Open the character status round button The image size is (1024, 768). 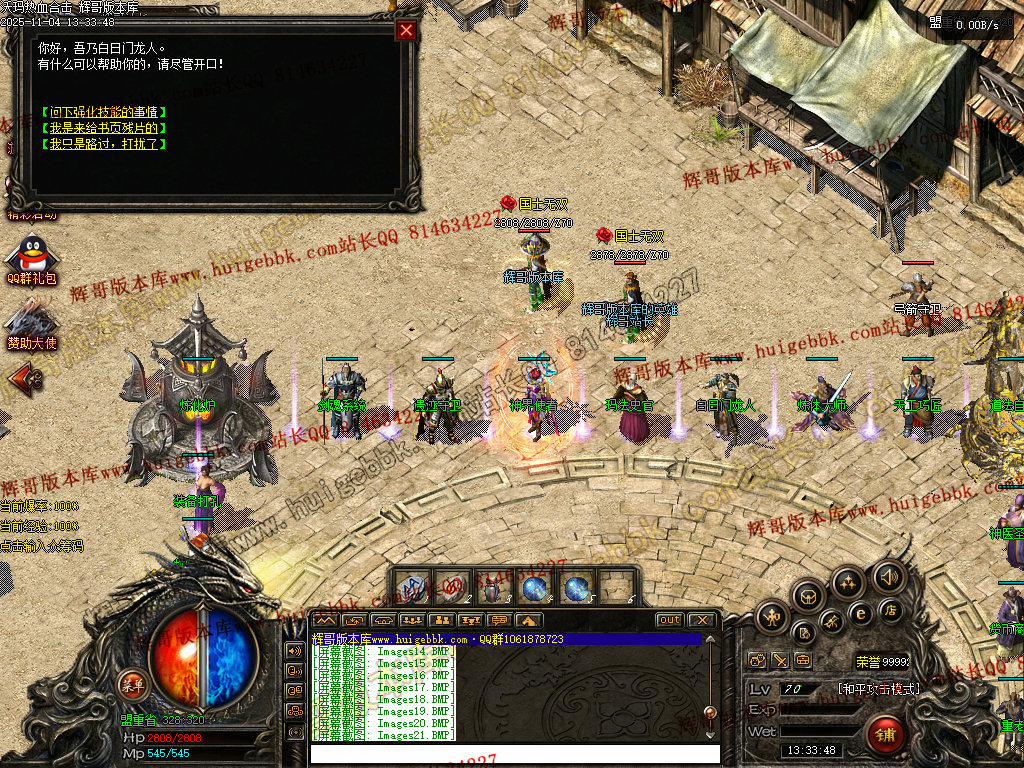point(773,616)
